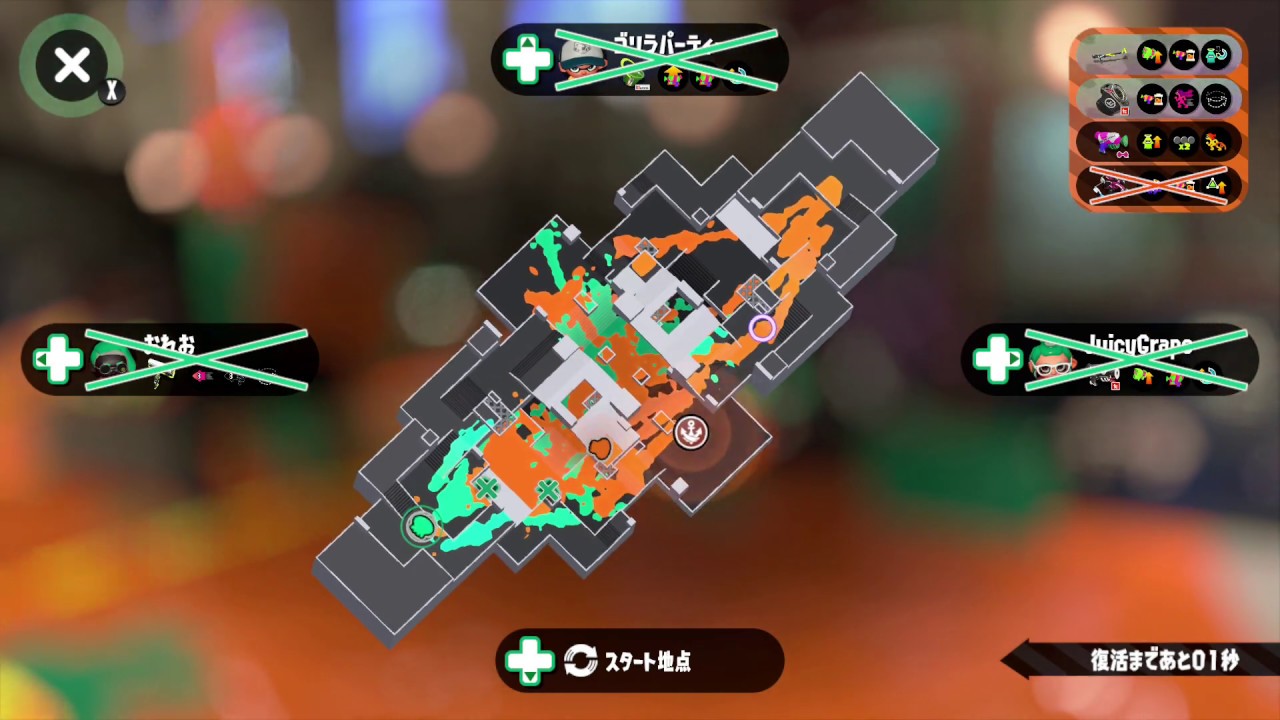This screenshot has height=720, width=1280.
Task: Close the map with the X button
Action: coord(71,65)
